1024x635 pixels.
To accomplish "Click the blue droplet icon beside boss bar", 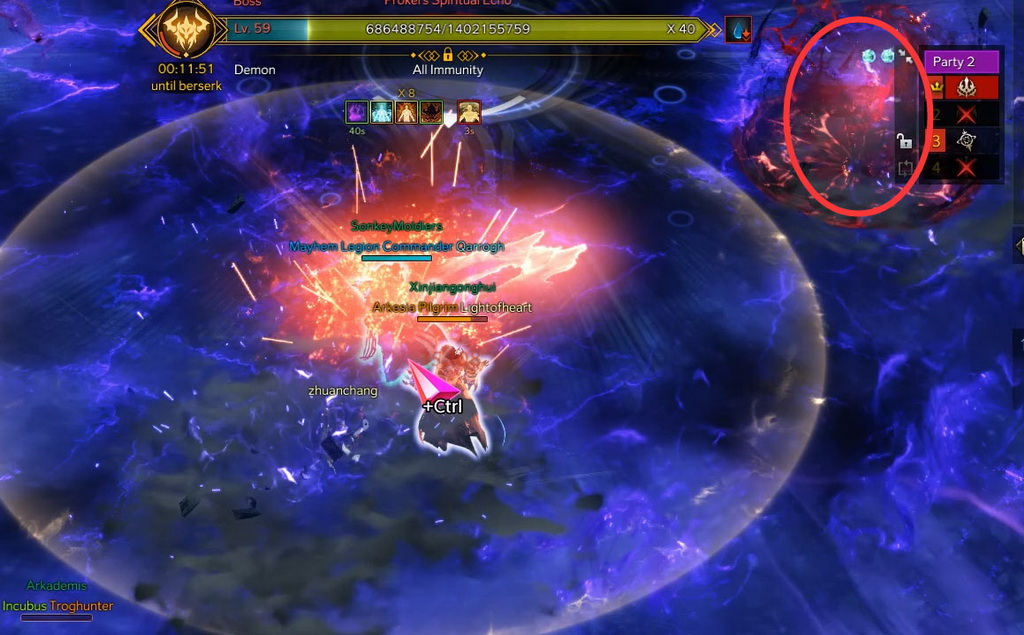I will click(x=738, y=30).
